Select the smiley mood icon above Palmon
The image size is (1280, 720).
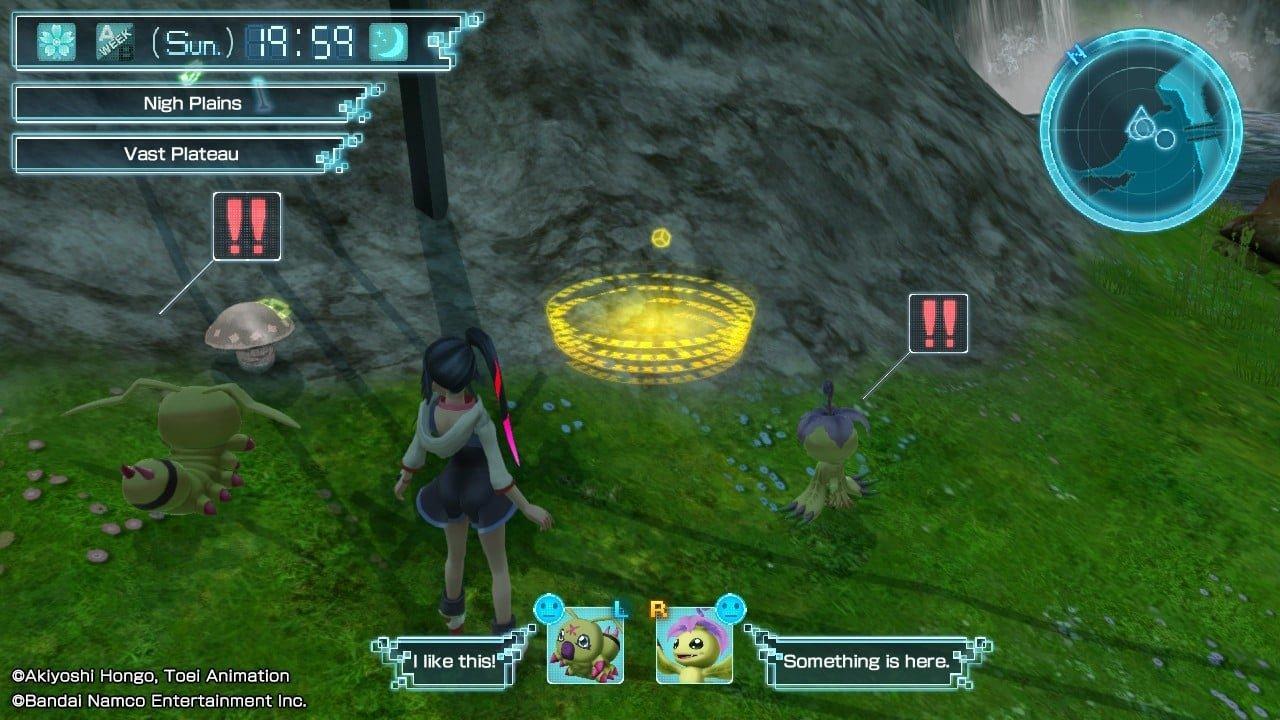point(729,609)
